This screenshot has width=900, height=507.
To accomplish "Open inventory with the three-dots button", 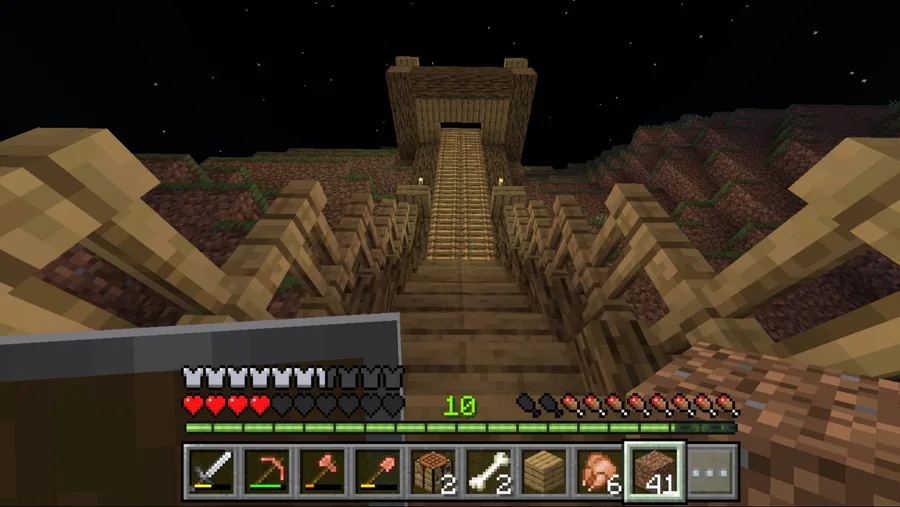I will (712, 471).
